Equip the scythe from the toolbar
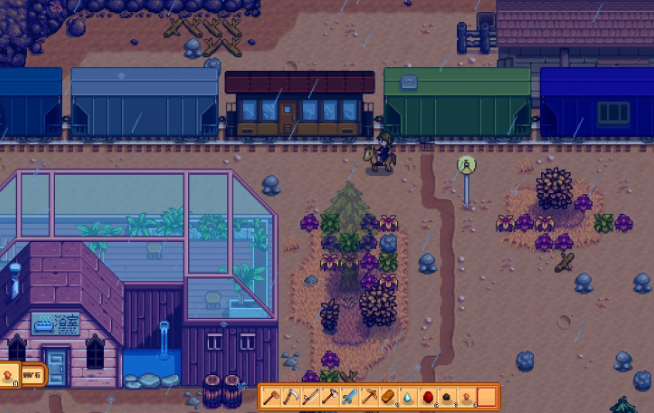This screenshot has width=654, height=413. (x=291, y=397)
